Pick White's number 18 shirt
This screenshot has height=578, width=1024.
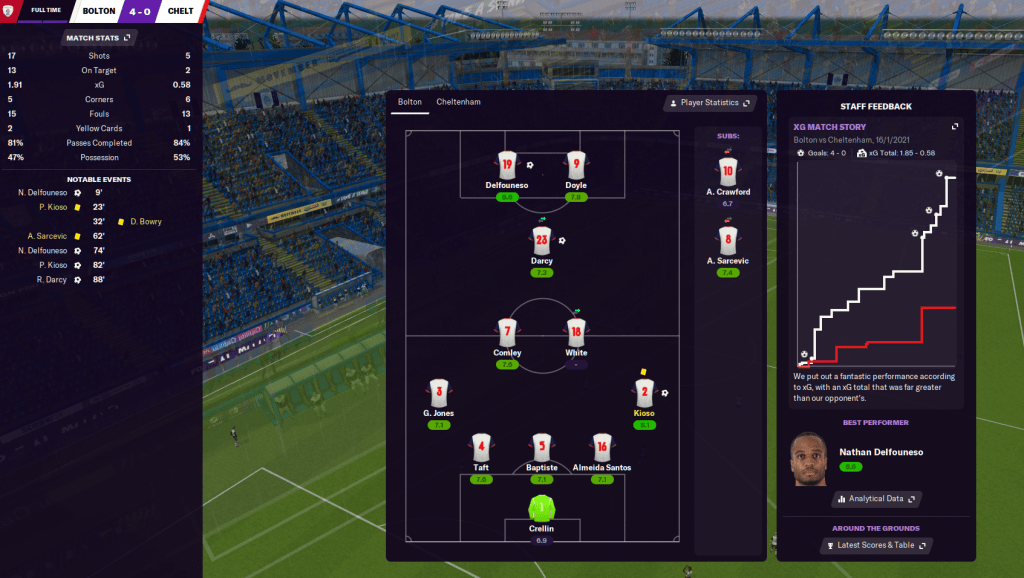[575, 332]
